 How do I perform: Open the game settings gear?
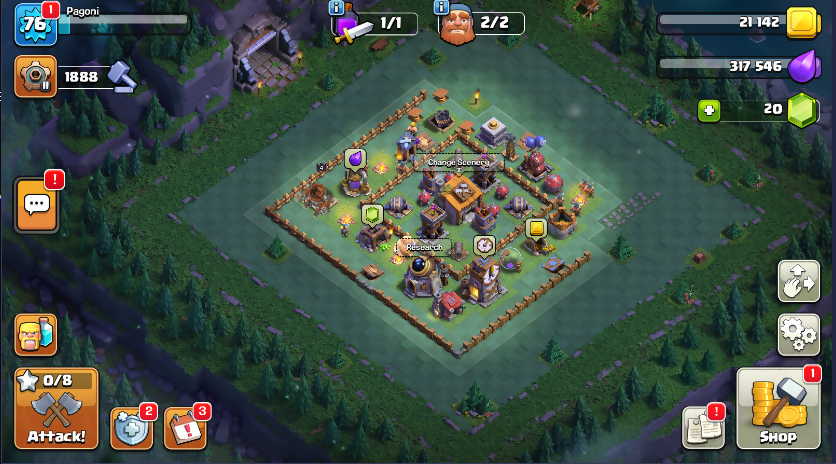tap(798, 332)
